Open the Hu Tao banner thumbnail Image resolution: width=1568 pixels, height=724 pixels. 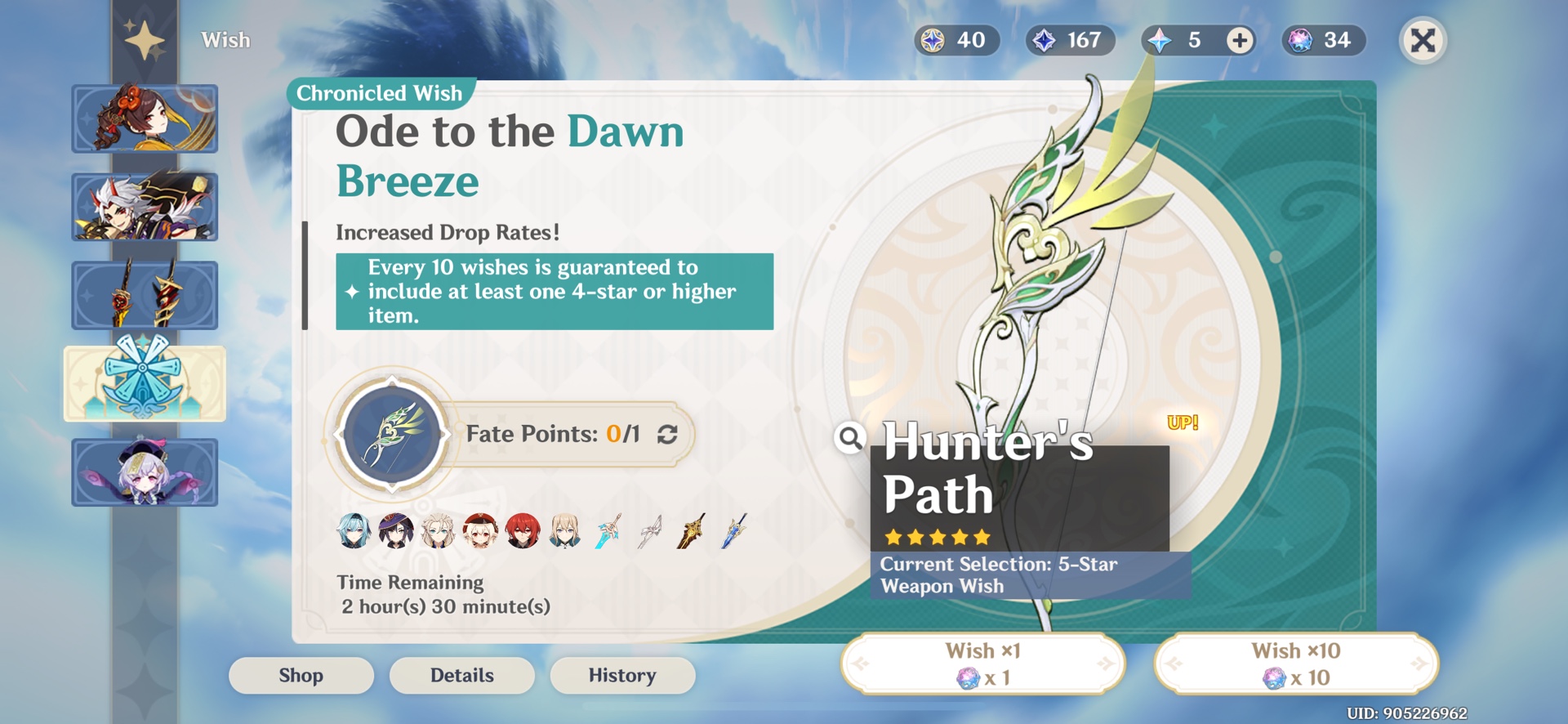tap(145, 118)
